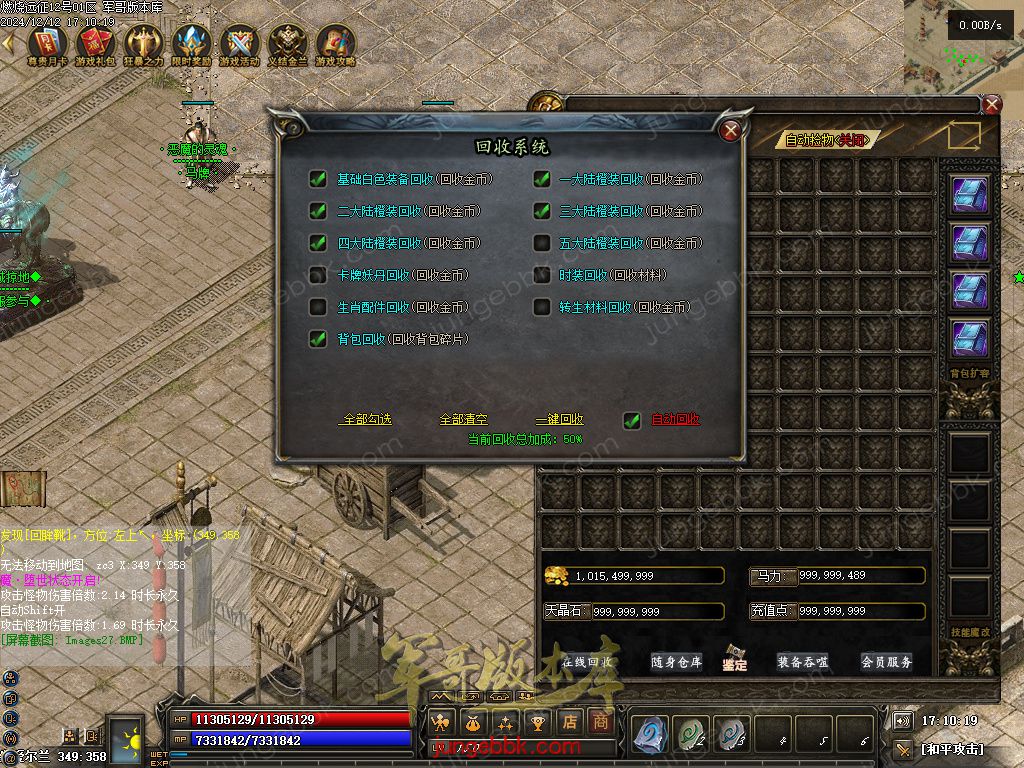Open 装备吞噬 equipment devour
Screen dimensions: 1024x768
click(x=803, y=662)
